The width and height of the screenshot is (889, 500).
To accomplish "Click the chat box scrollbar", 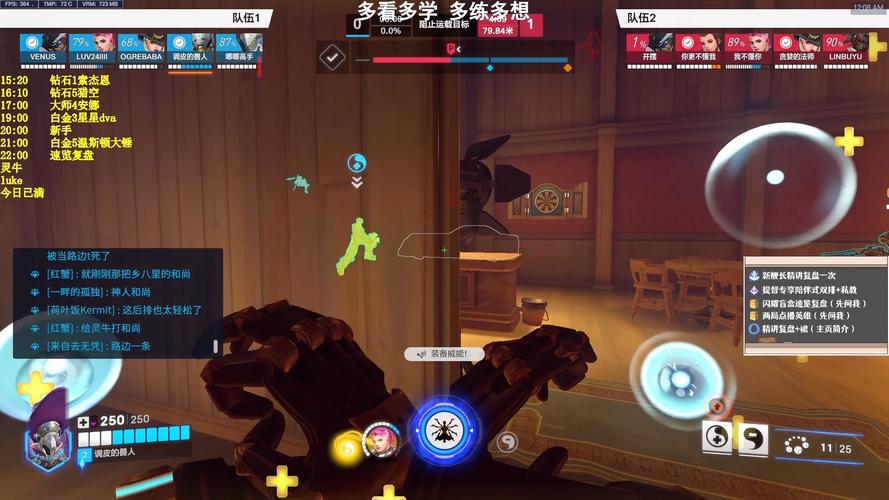I will (216, 346).
